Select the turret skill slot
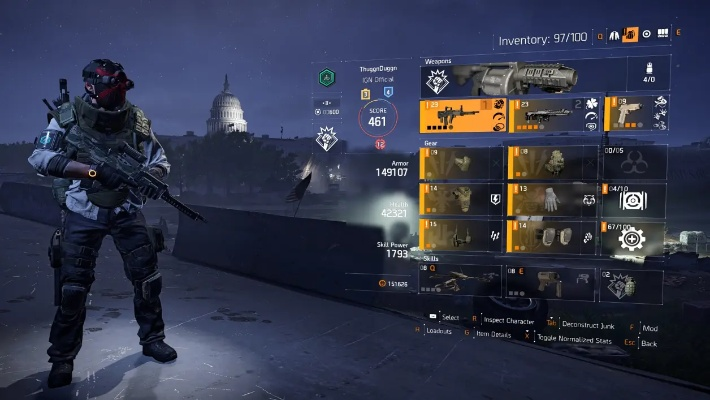The image size is (710, 400). tap(462, 281)
